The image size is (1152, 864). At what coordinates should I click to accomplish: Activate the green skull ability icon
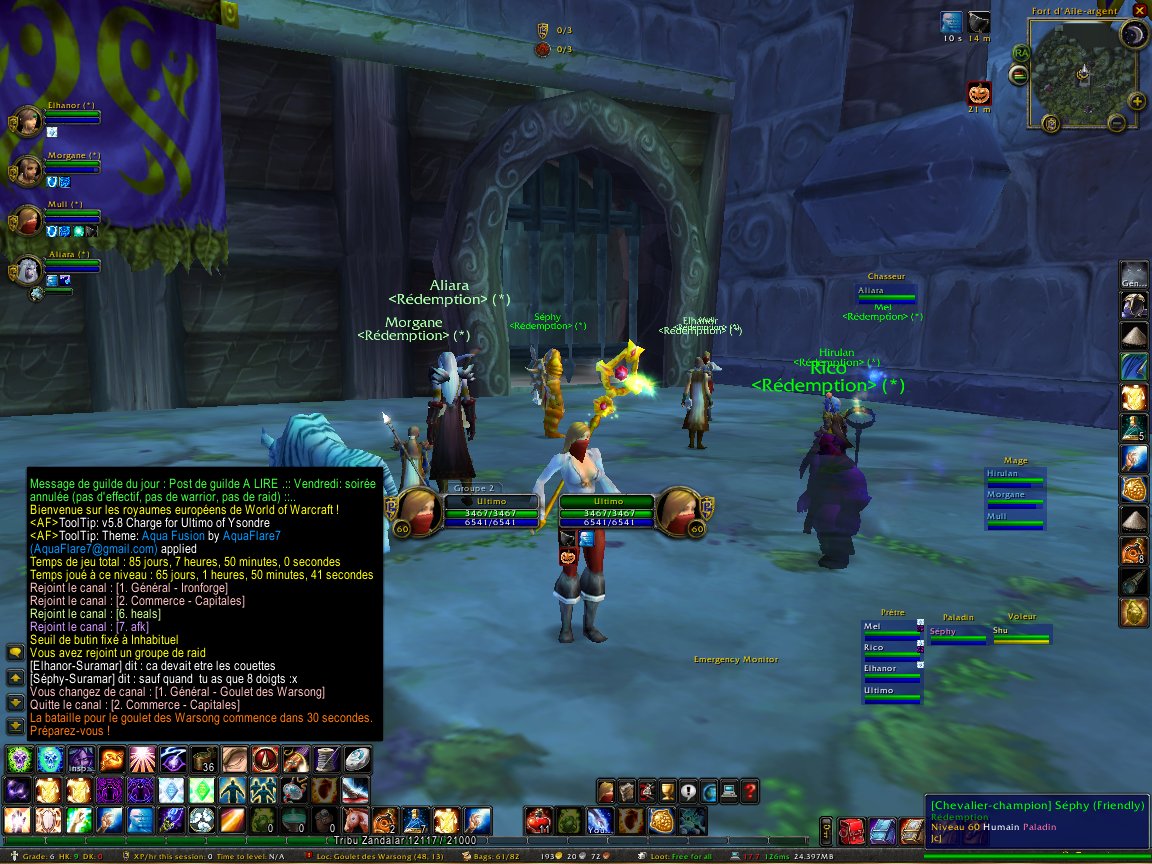click(x=19, y=759)
